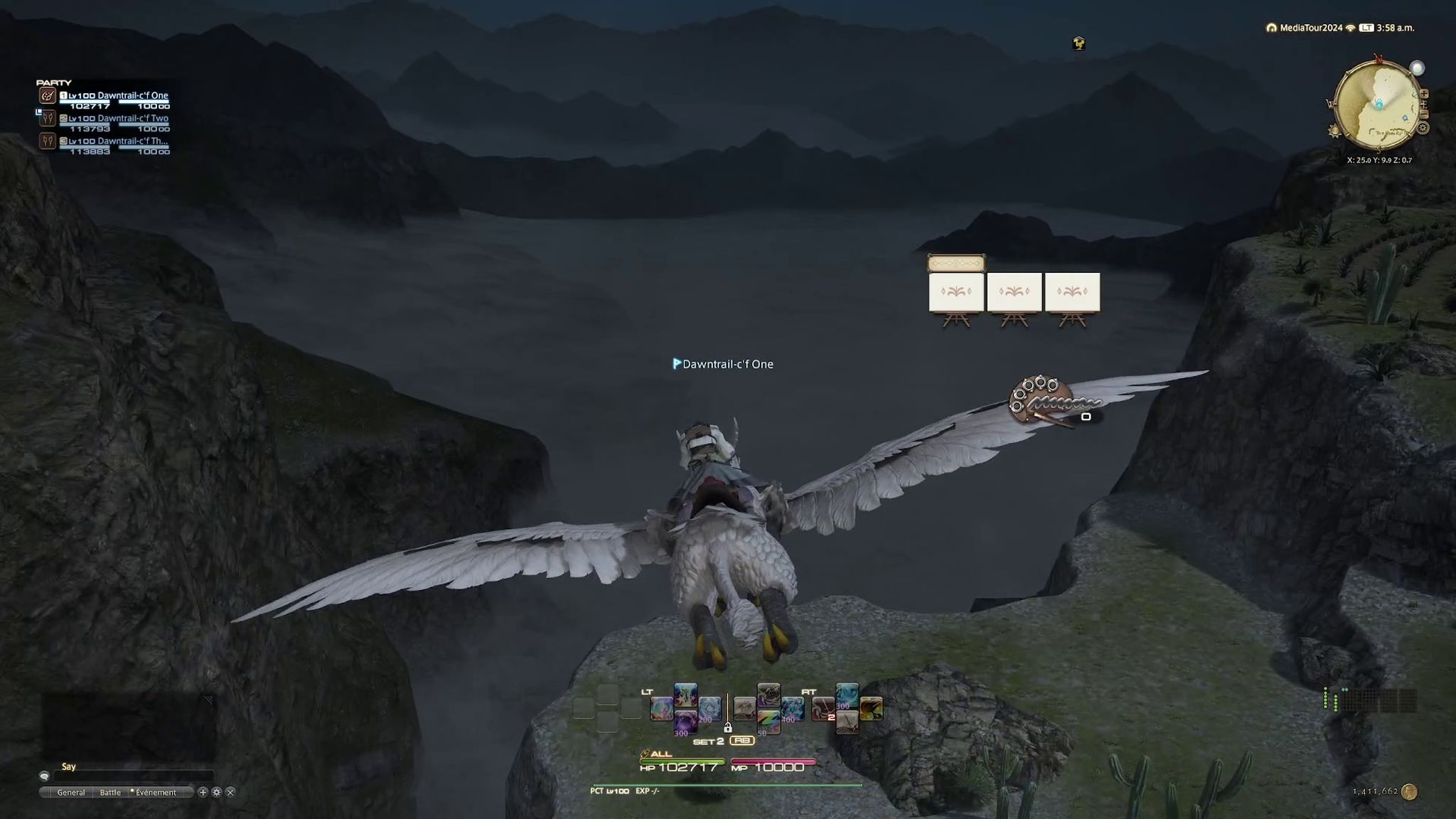The height and width of the screenshot is (819, 1456).
Task: Click the LT indicator beside the clock
Action: tap(1366, 28)
